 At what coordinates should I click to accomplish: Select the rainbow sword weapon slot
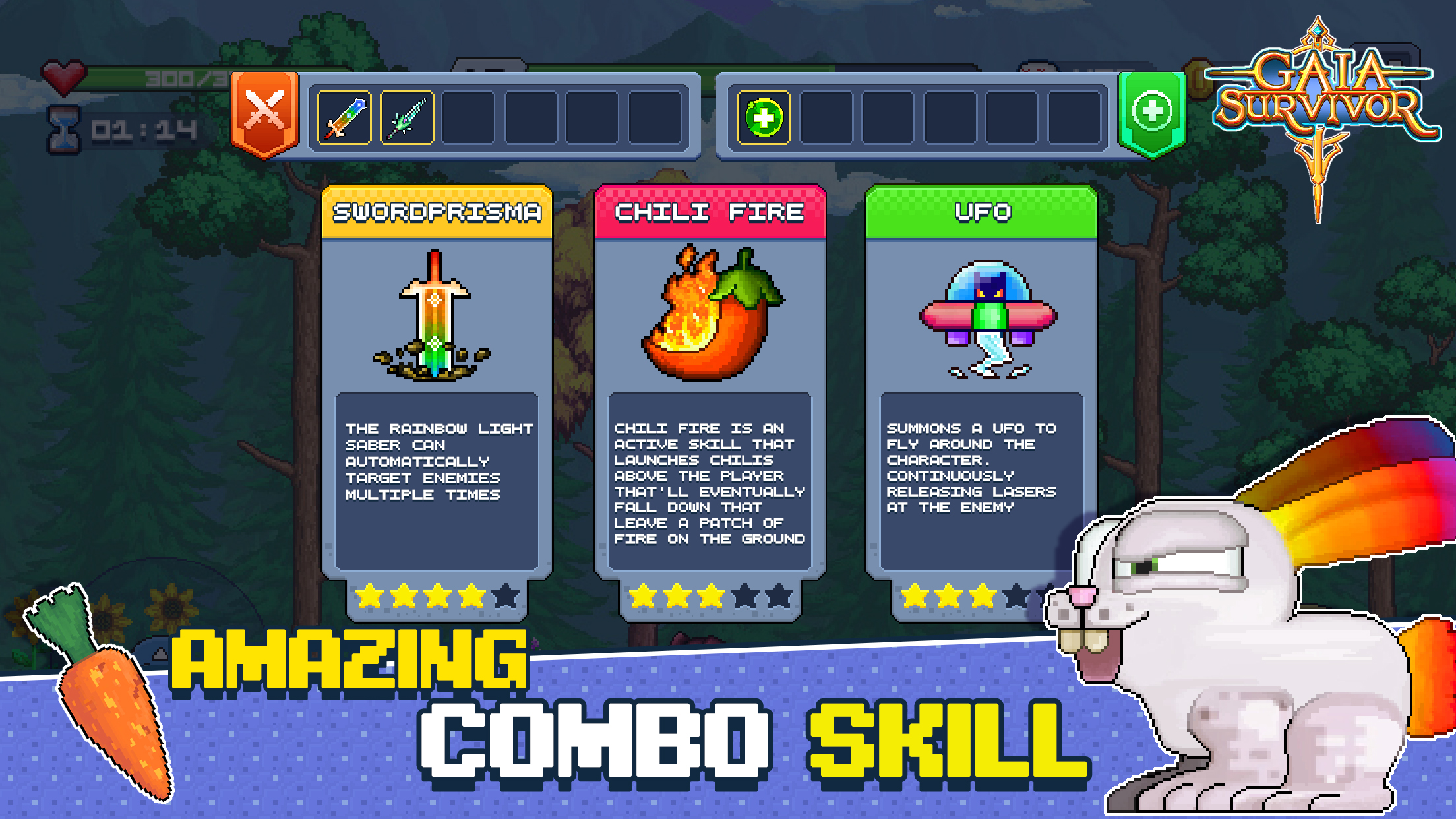point(344,118)
